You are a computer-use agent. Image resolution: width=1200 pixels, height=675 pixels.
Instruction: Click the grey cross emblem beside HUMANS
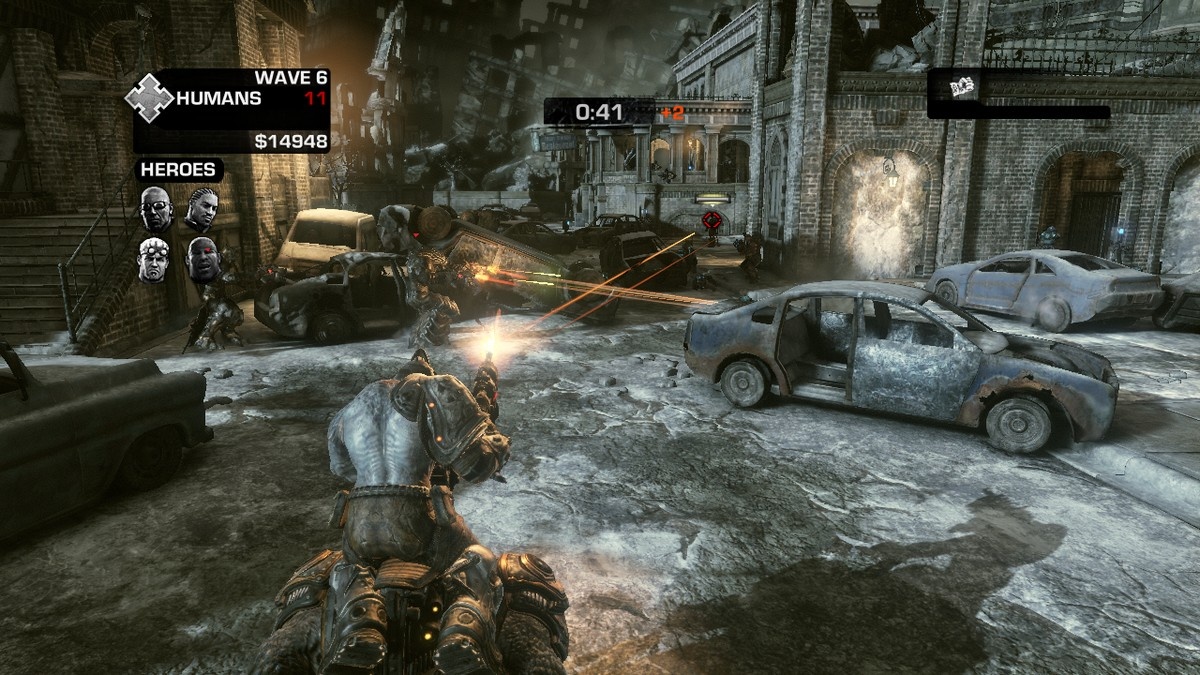(149, 99)
